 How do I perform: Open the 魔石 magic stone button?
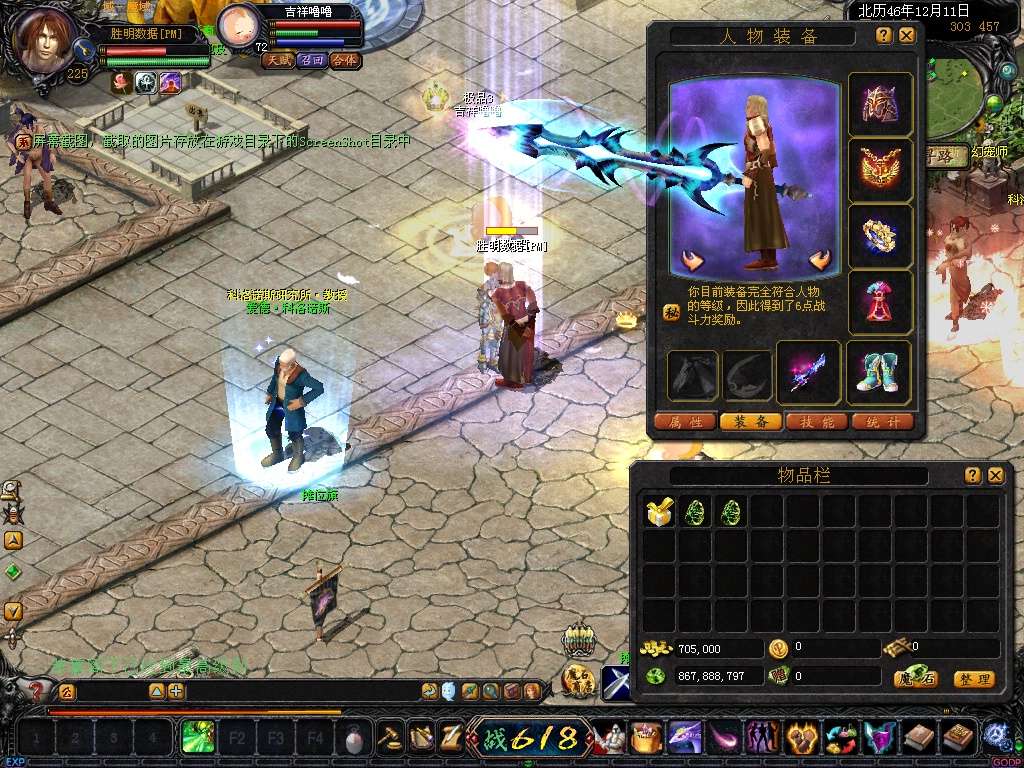[x=915, y=678]
